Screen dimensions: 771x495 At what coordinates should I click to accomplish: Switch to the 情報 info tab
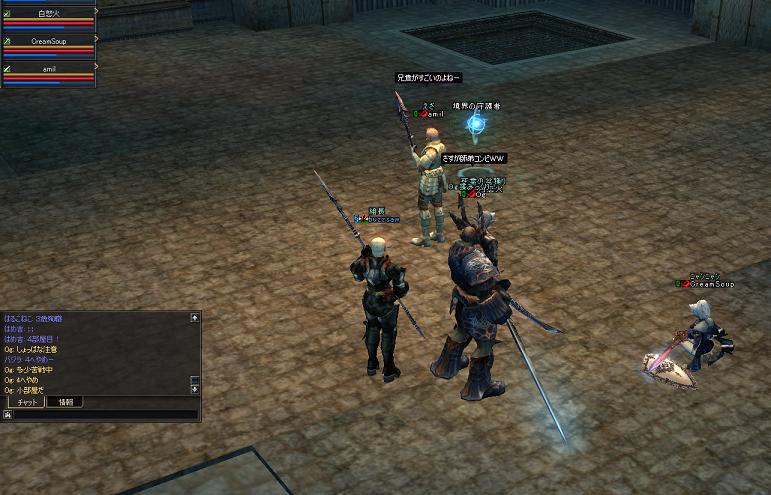(x=64, y=402)
